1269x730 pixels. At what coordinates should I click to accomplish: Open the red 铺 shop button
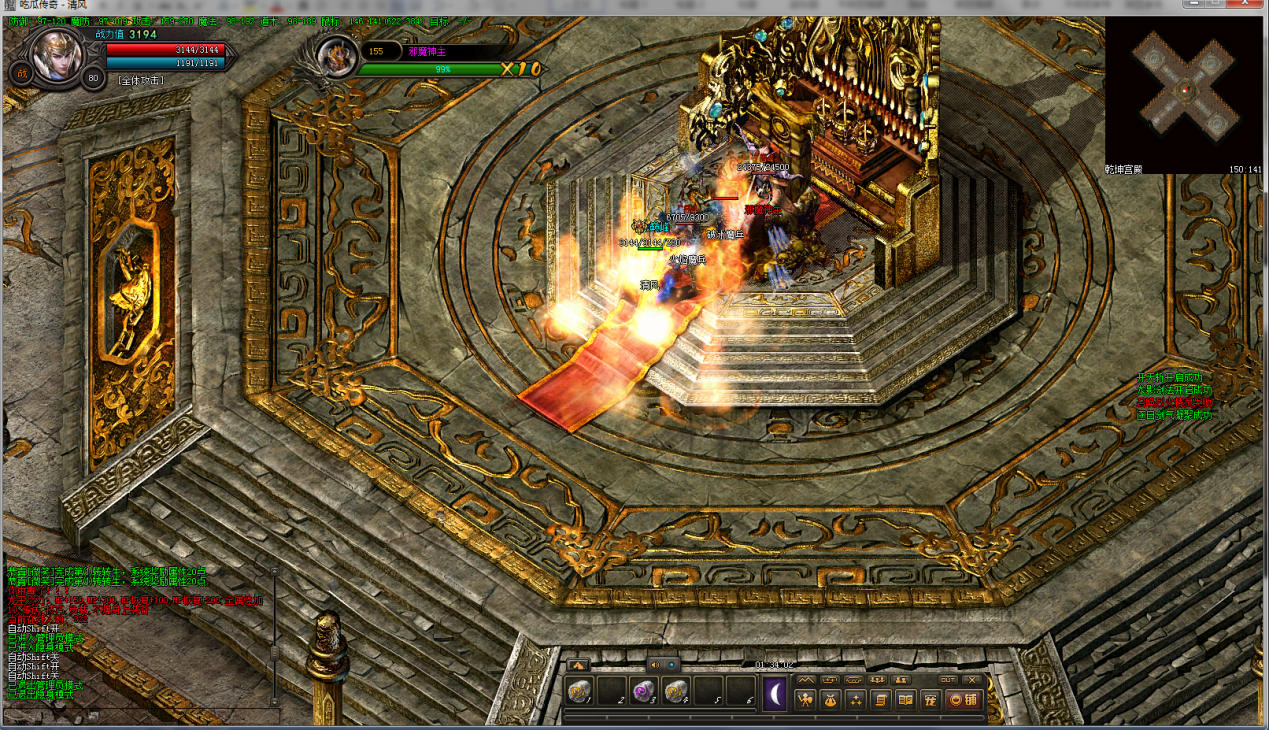[x=962, y=700]
